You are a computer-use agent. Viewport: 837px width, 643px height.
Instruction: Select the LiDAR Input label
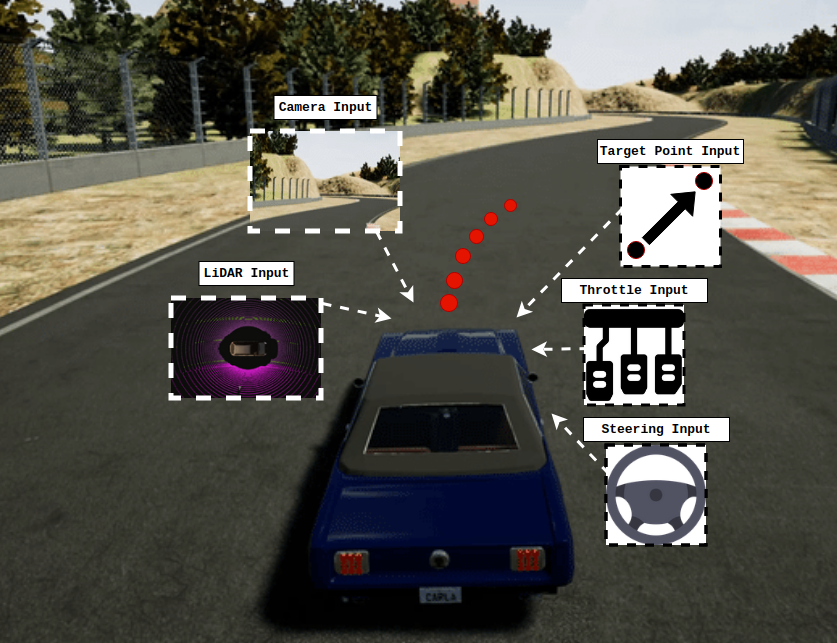[246, 273]
